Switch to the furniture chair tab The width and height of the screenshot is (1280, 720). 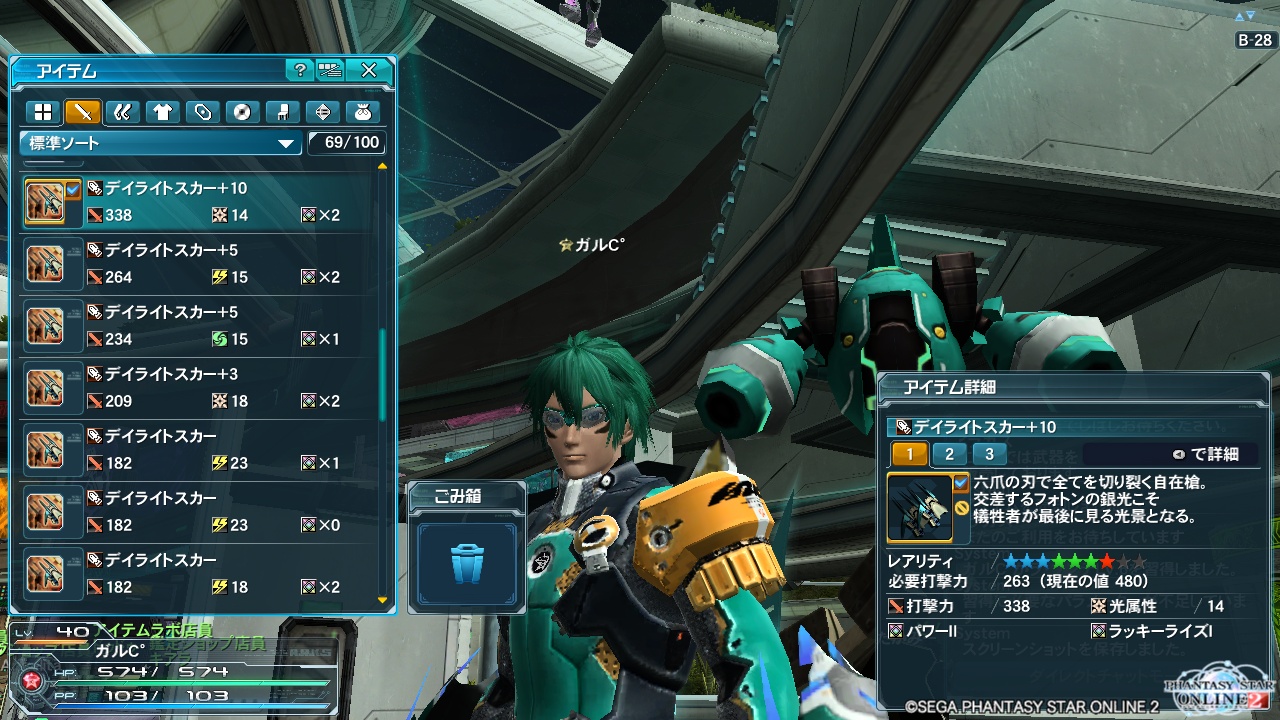pos(281,112)
